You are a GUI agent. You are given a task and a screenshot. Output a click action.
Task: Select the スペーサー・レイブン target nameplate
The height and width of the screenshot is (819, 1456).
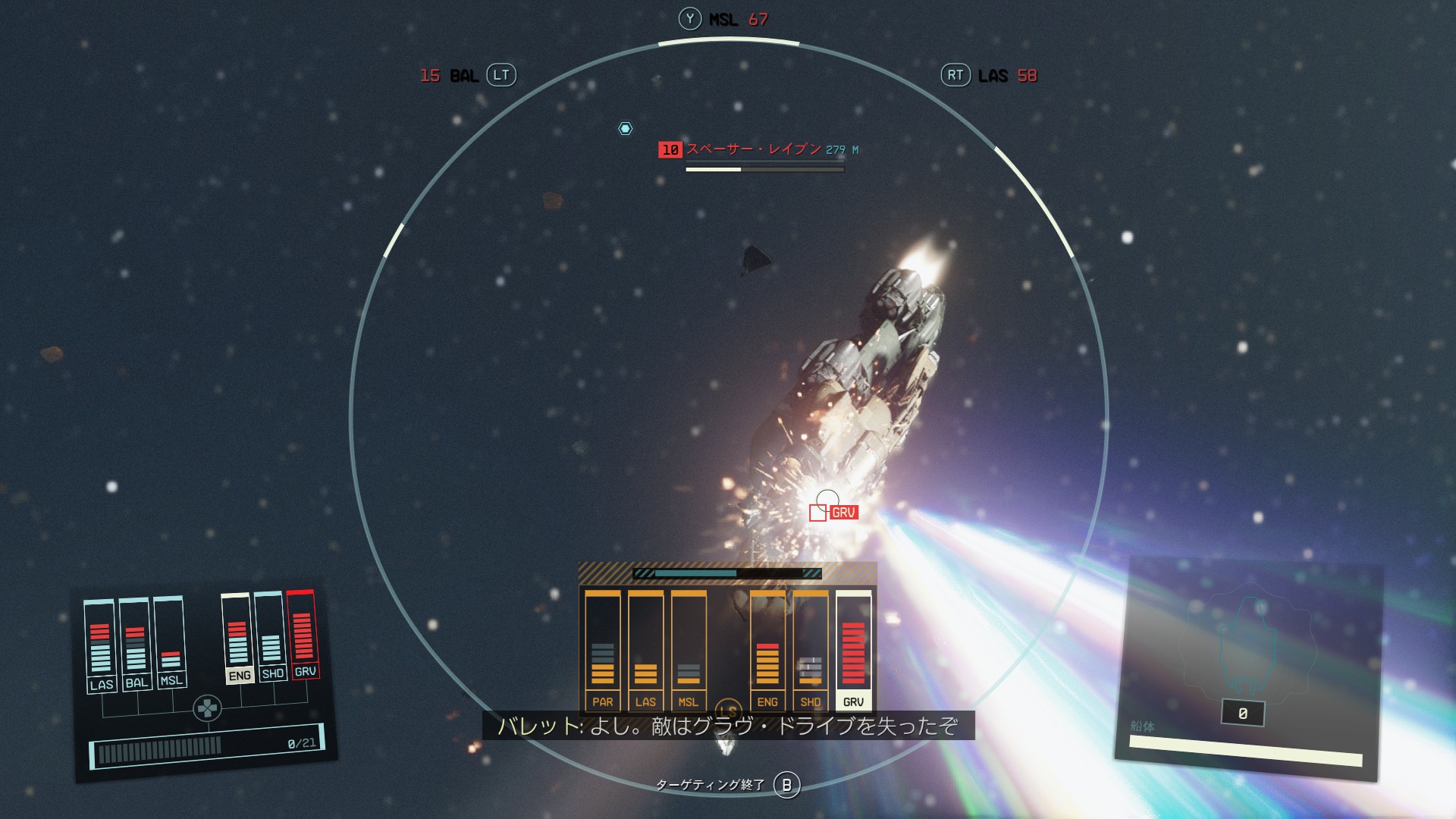tap(753, 149)
